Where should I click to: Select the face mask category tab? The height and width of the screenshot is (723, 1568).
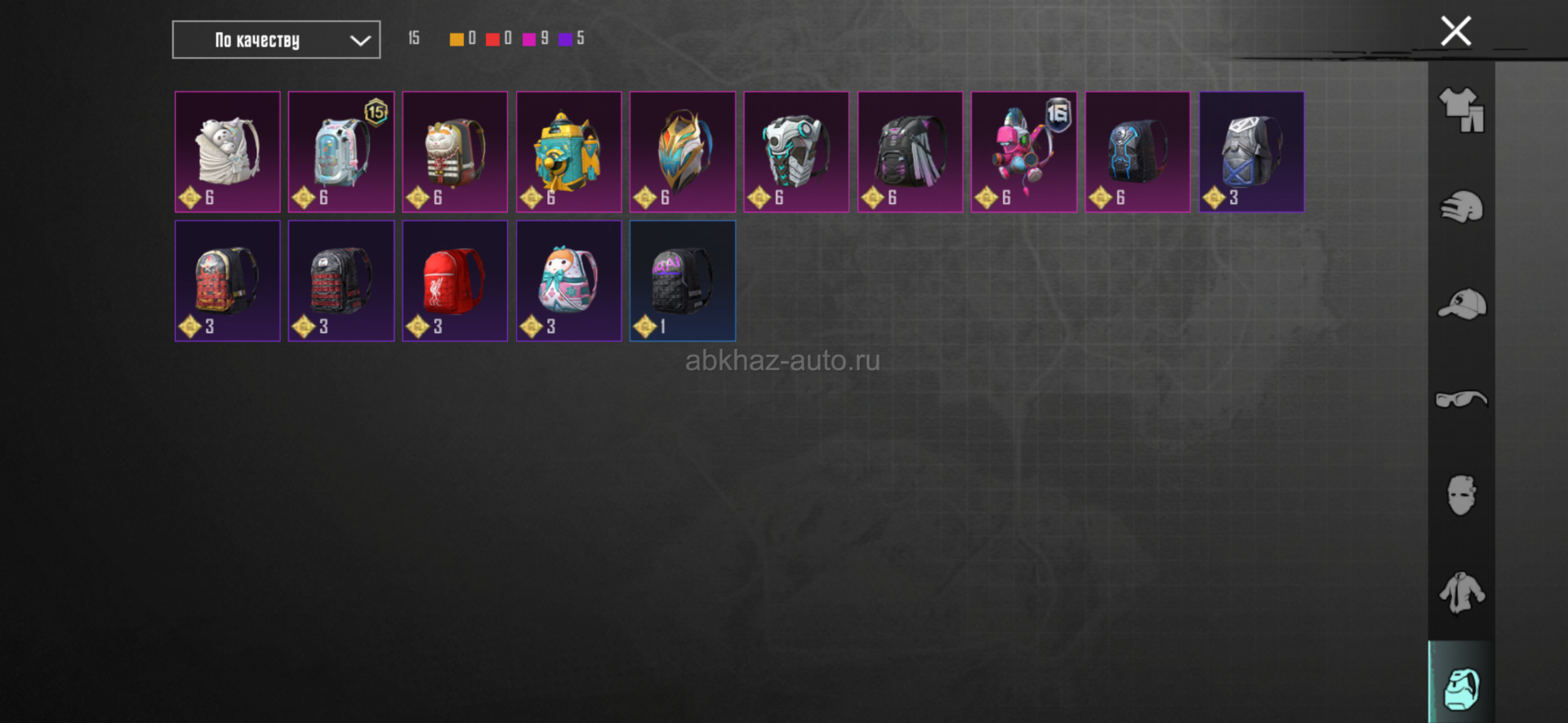point(1461,495)
